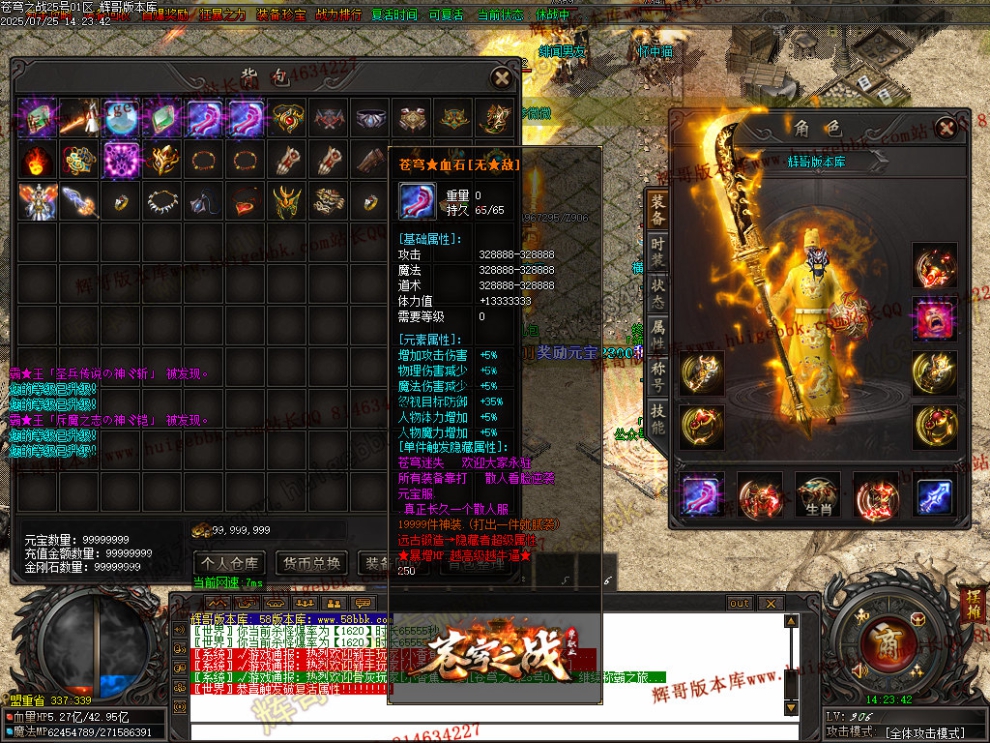Pick the white fang necklace in backpack
990x743 pixels.
coord(162,203)
